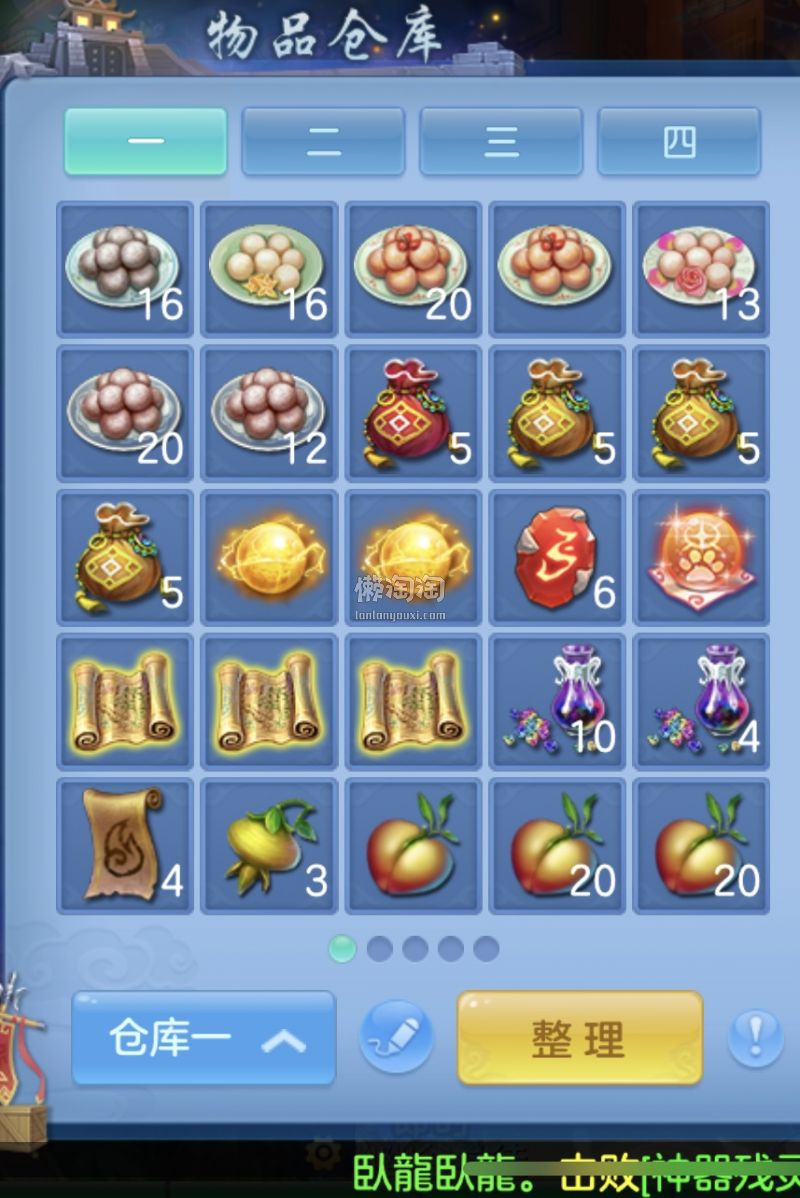
Task: Select the dumpling plate with a star
Action: point(269,269)
